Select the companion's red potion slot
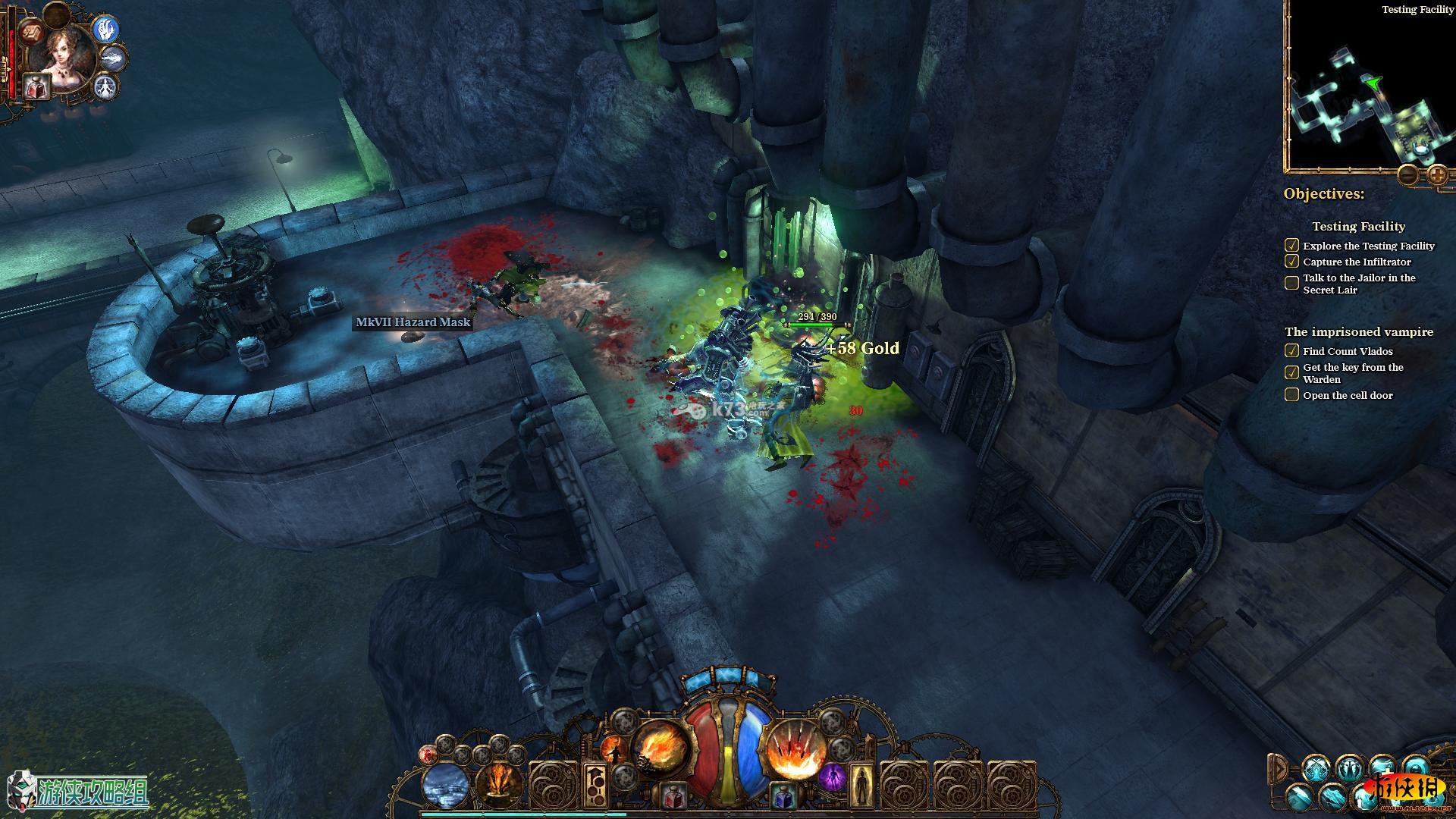This screenshot has height=819, width=1456. (x=36, y=87)
